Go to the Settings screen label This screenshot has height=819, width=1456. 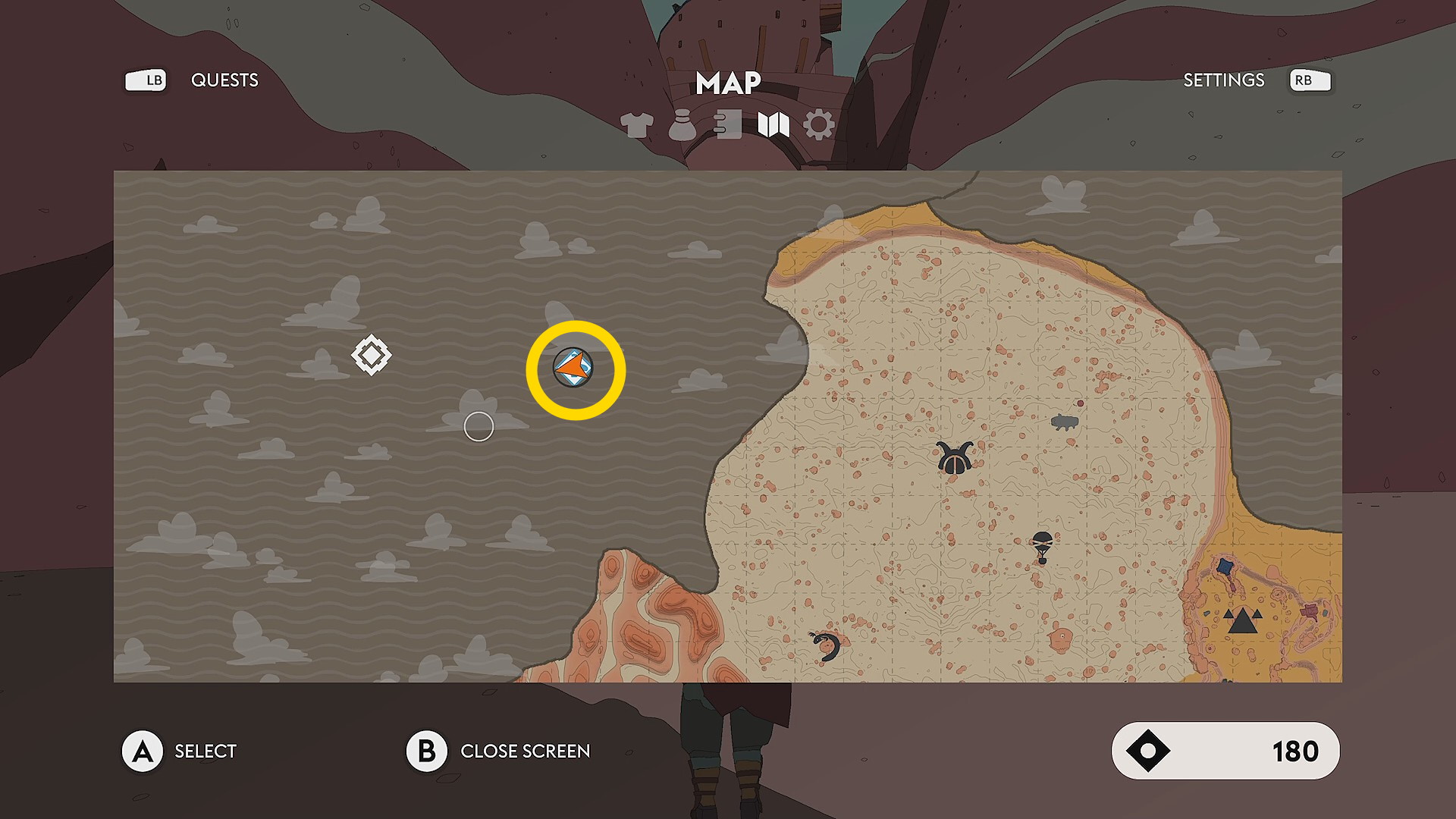pos(1223,80)
